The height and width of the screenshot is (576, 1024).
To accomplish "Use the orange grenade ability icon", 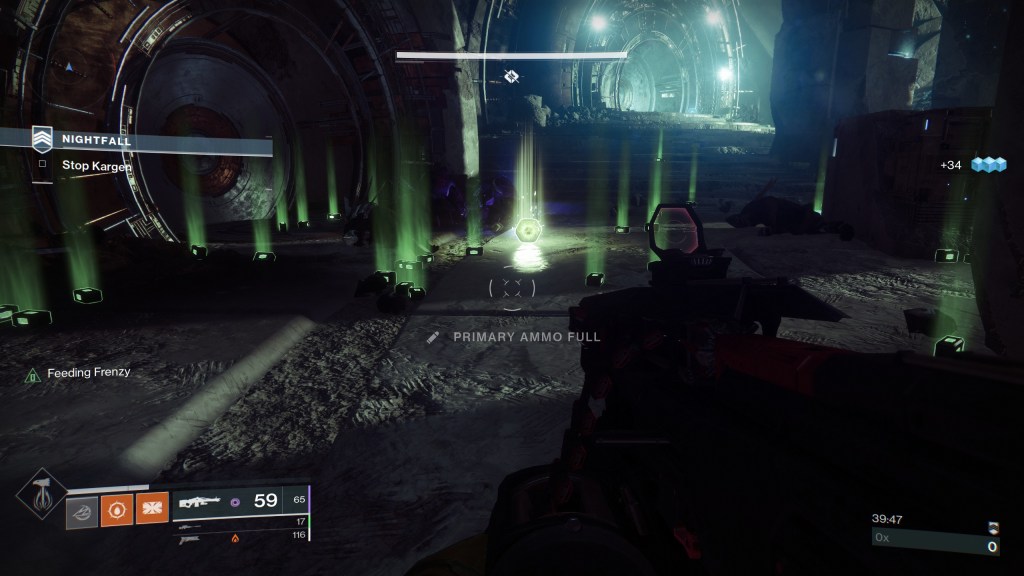I will (x=117, y=509).
